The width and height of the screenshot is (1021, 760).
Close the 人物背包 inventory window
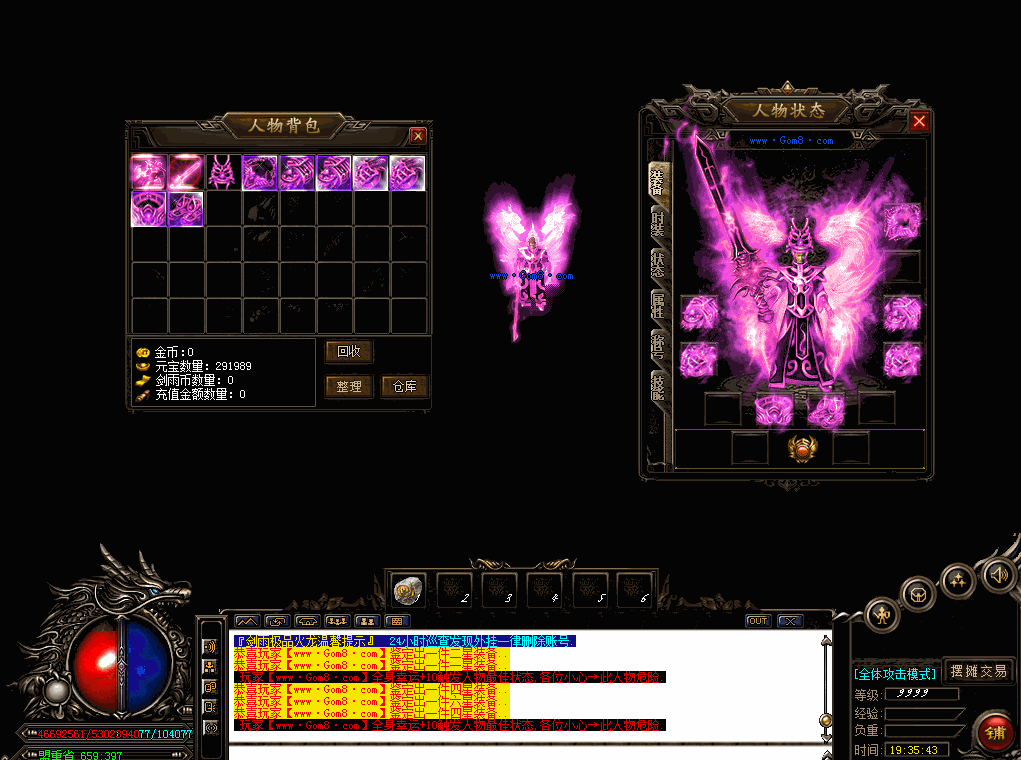point(418,135)
